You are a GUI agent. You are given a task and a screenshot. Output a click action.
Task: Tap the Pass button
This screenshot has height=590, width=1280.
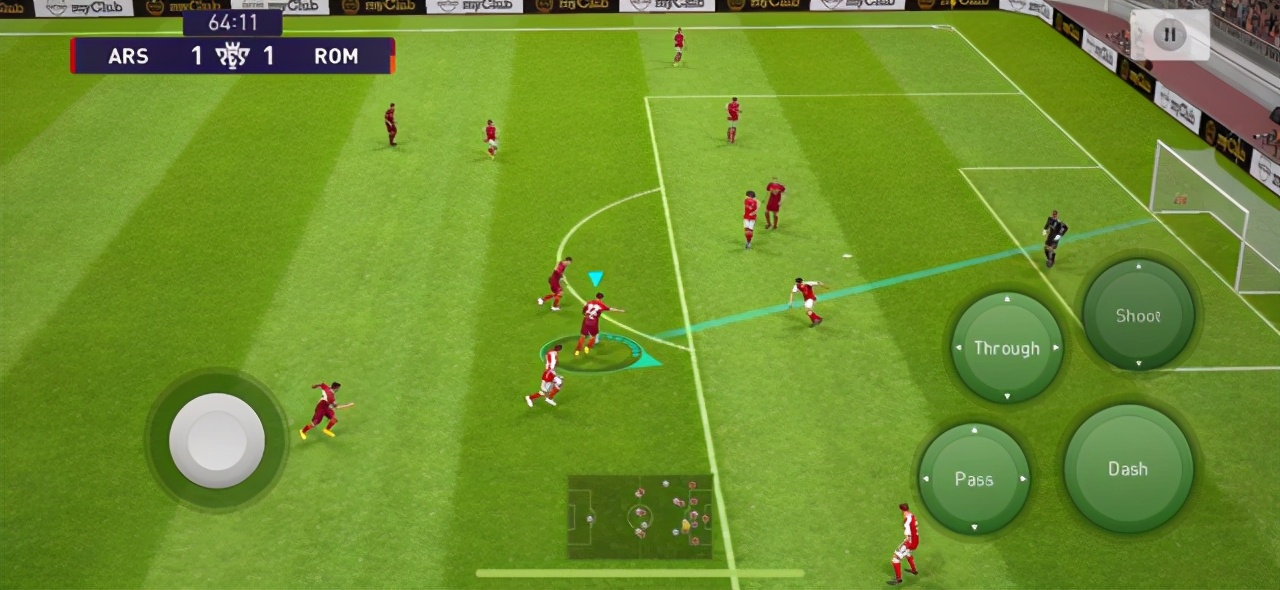tap(973, 479)
